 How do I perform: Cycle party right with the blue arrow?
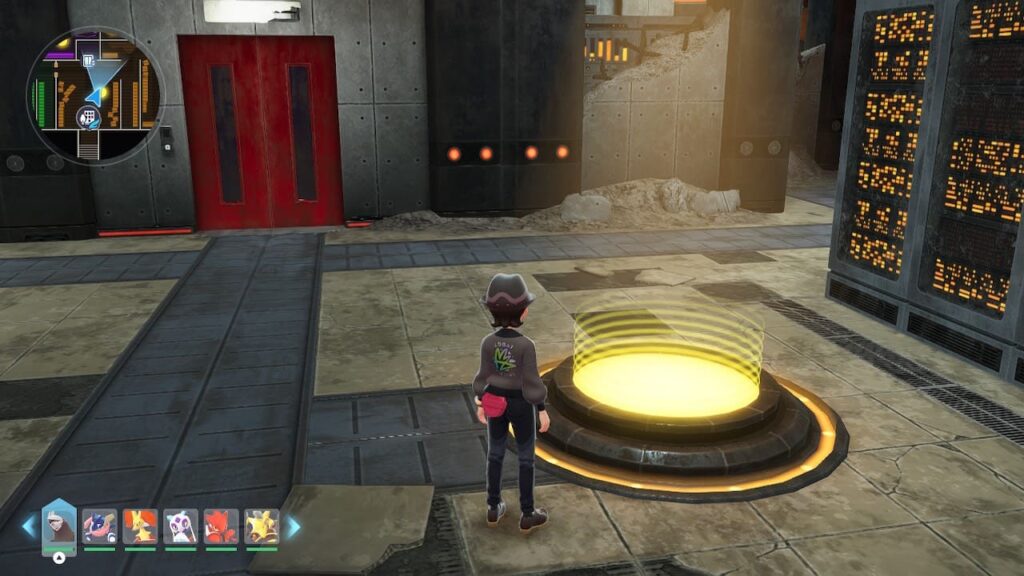coord(294,526)
